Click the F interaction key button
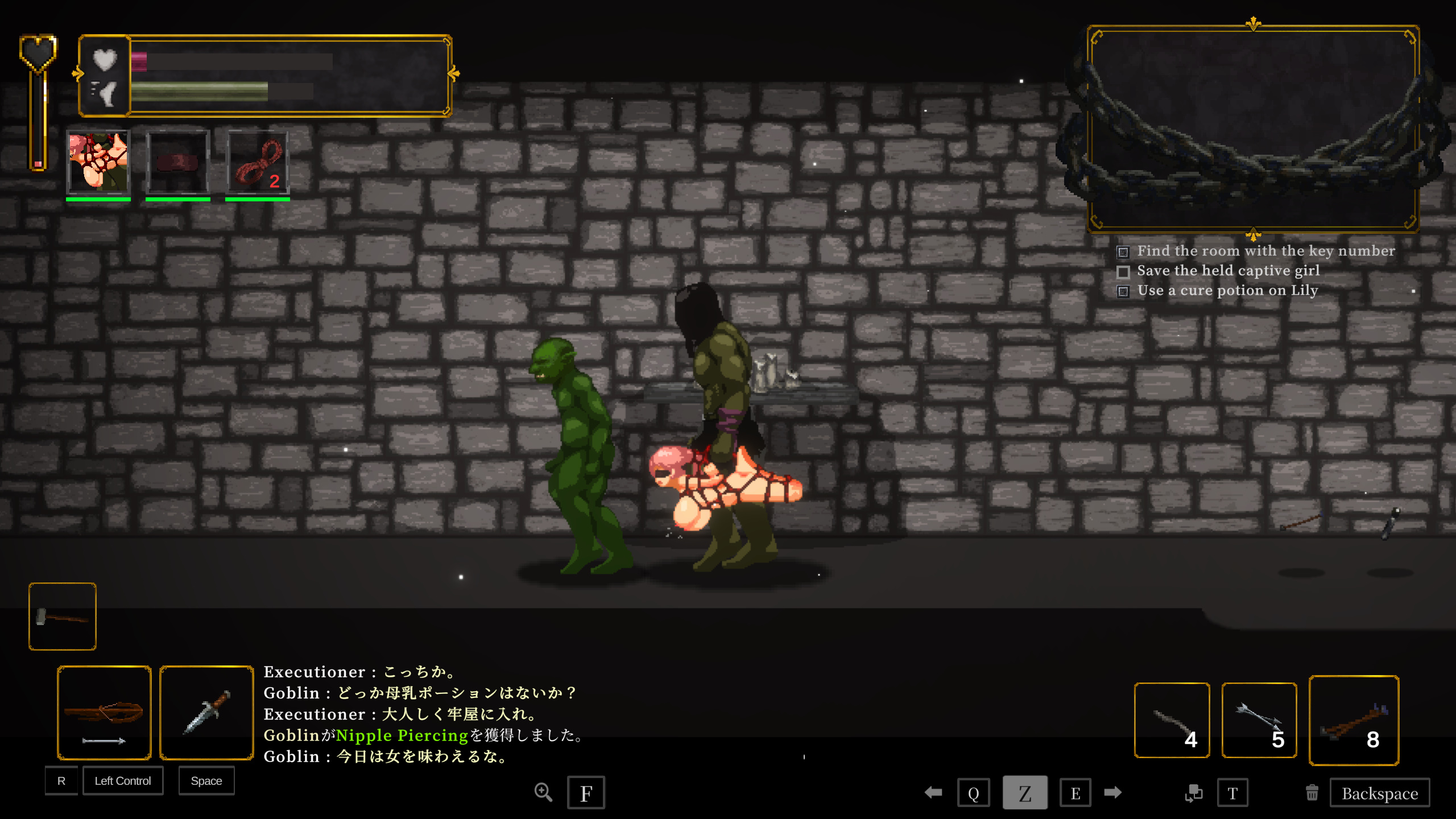Image resolution: width=1456 pixels, height=819 pixels. 586,792
